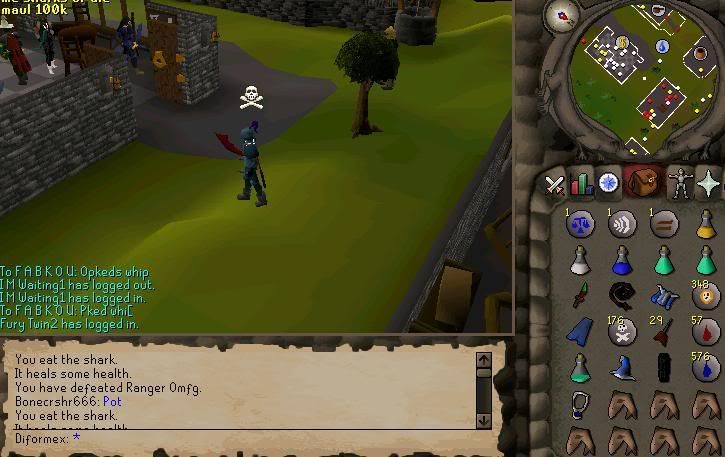This screenshot has height=457, width=725.
Task: Switch to the skills stats tab
Action: [x=581, y=184]
